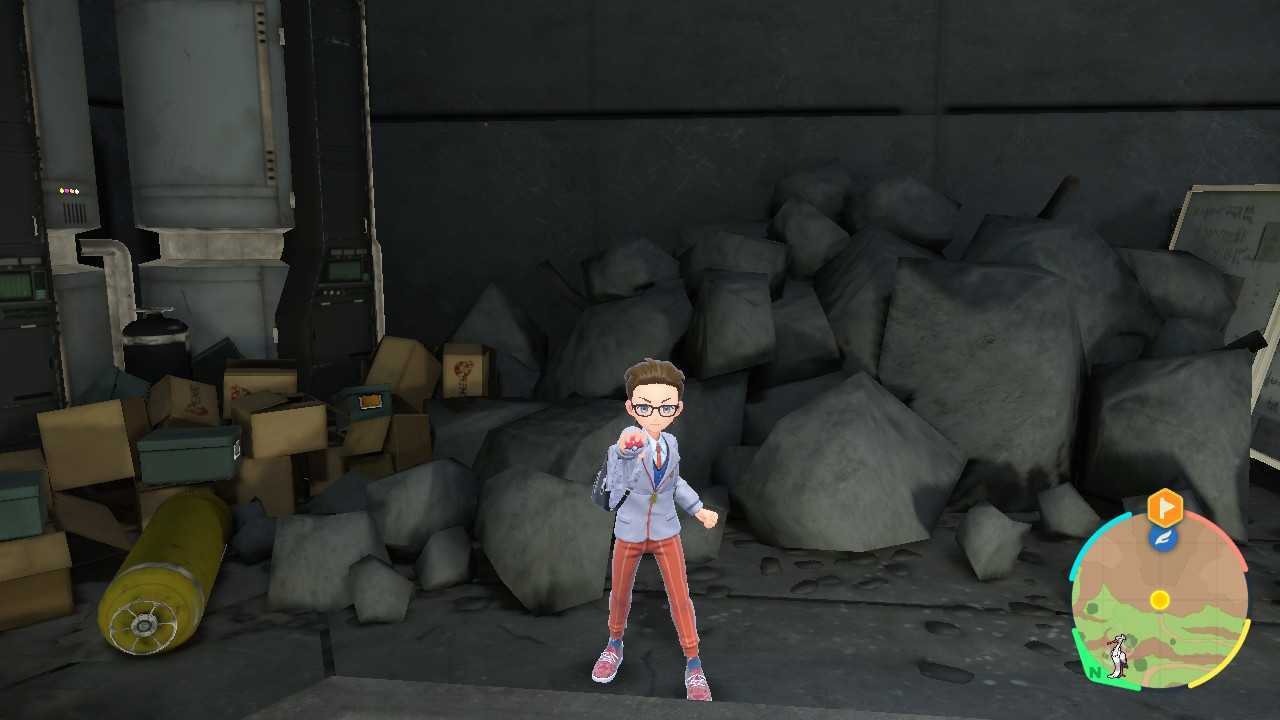
Task: Click the red arc segment on the minimap ring
Action: pyautogui.click(x=1231, y=543)
